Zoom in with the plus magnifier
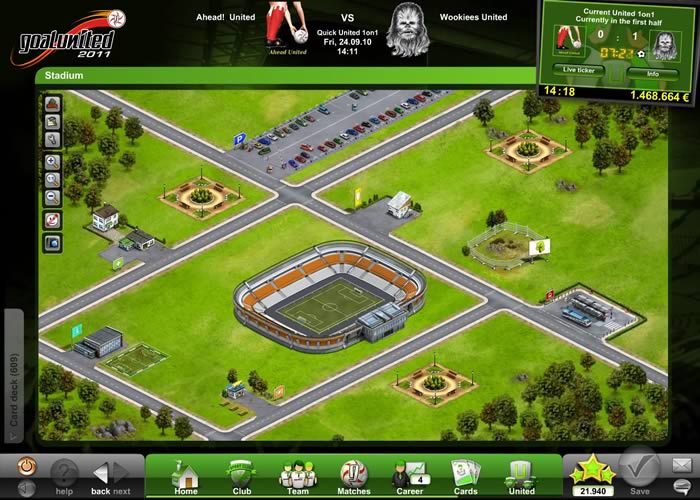Image resolution: width=700 pixels, height=500 pixels. tap(52, 161)
